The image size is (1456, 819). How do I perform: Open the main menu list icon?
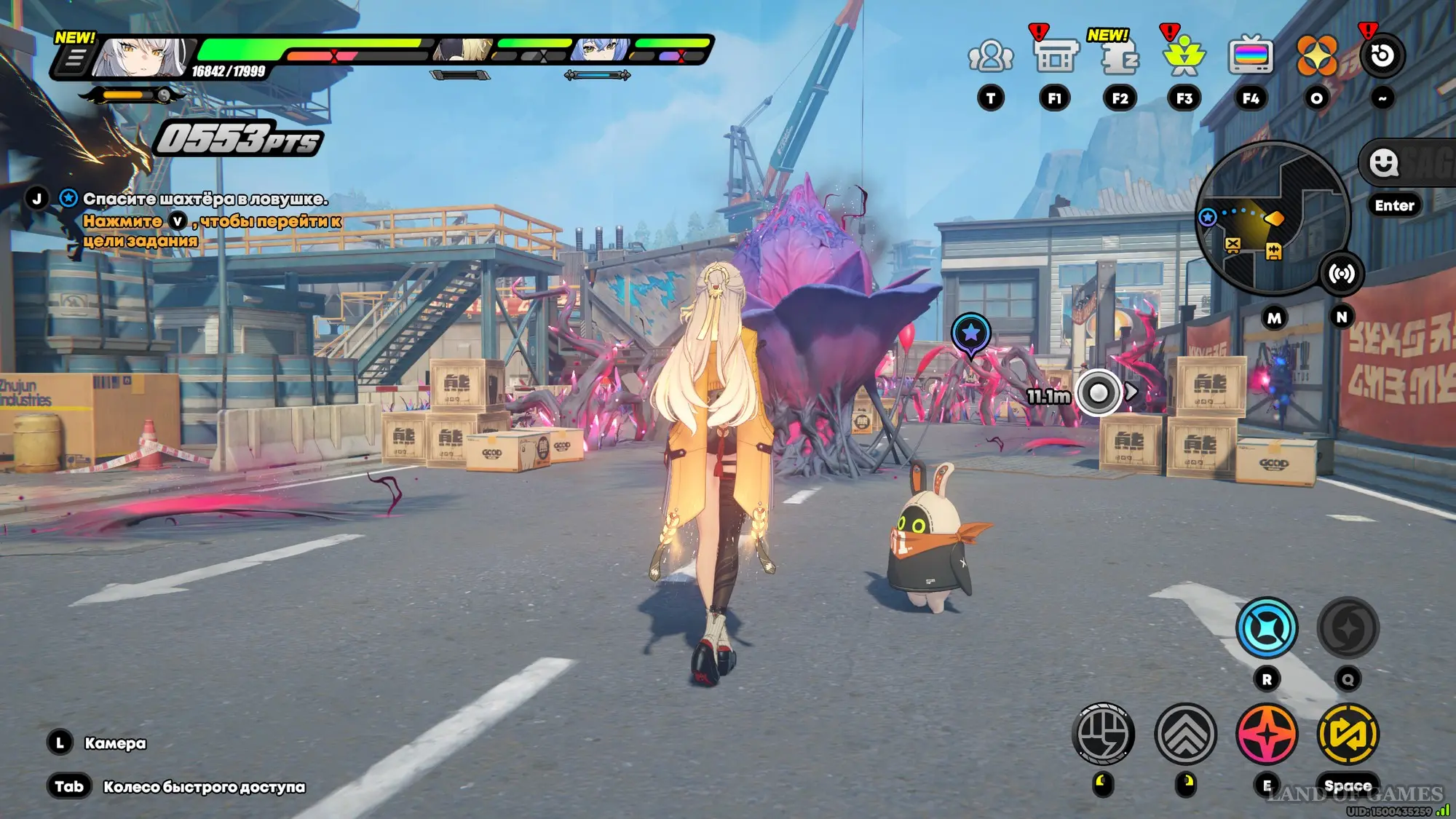(74, 58)
